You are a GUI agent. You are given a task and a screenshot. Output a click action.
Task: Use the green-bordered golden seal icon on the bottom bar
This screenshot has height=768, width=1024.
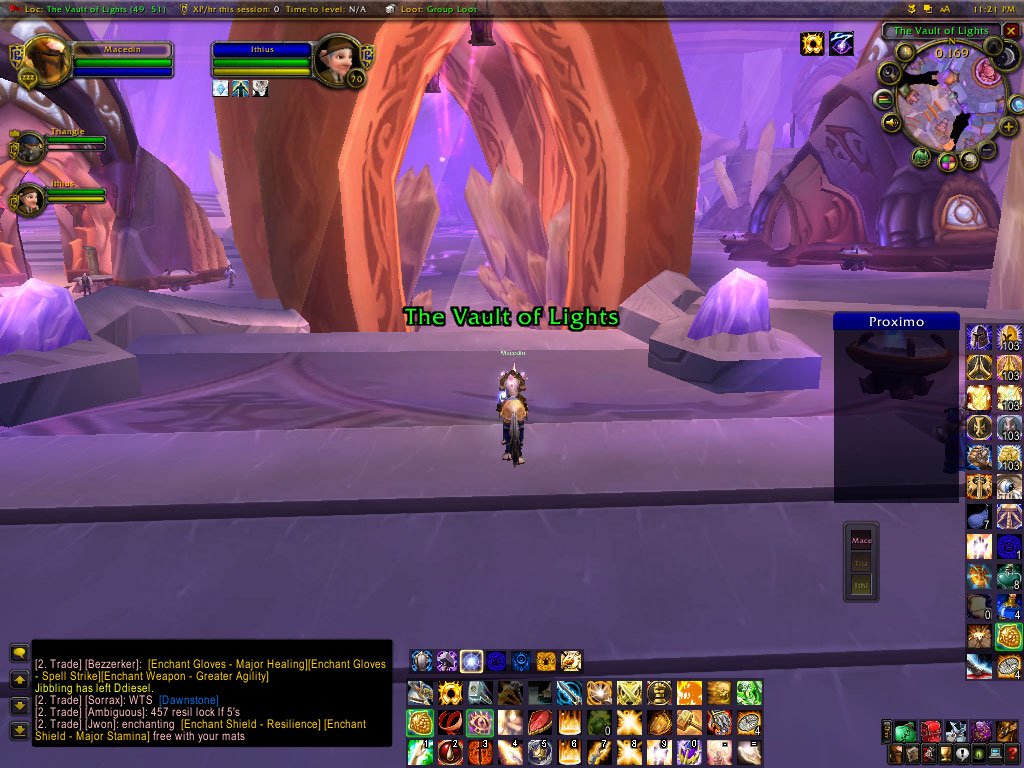420,723
